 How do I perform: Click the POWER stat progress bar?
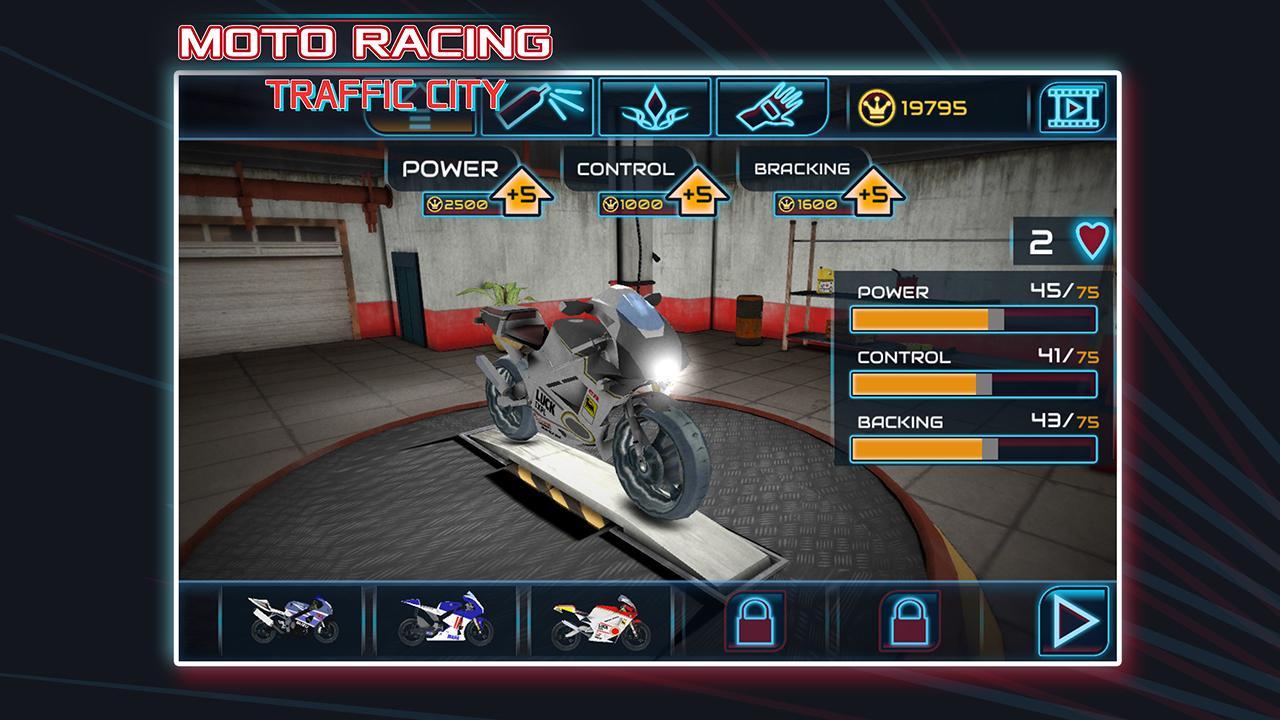(x=973, y=321)
